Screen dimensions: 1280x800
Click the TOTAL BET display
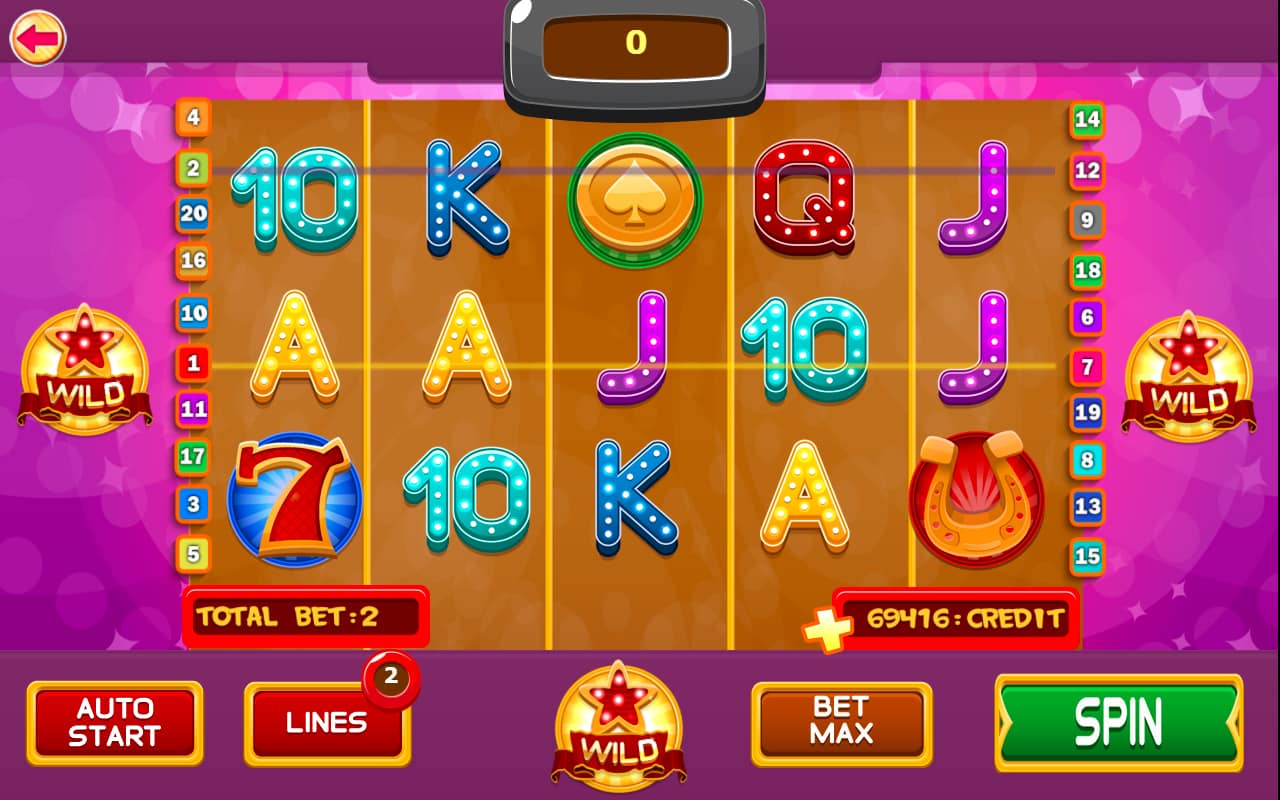coord(305,616)
